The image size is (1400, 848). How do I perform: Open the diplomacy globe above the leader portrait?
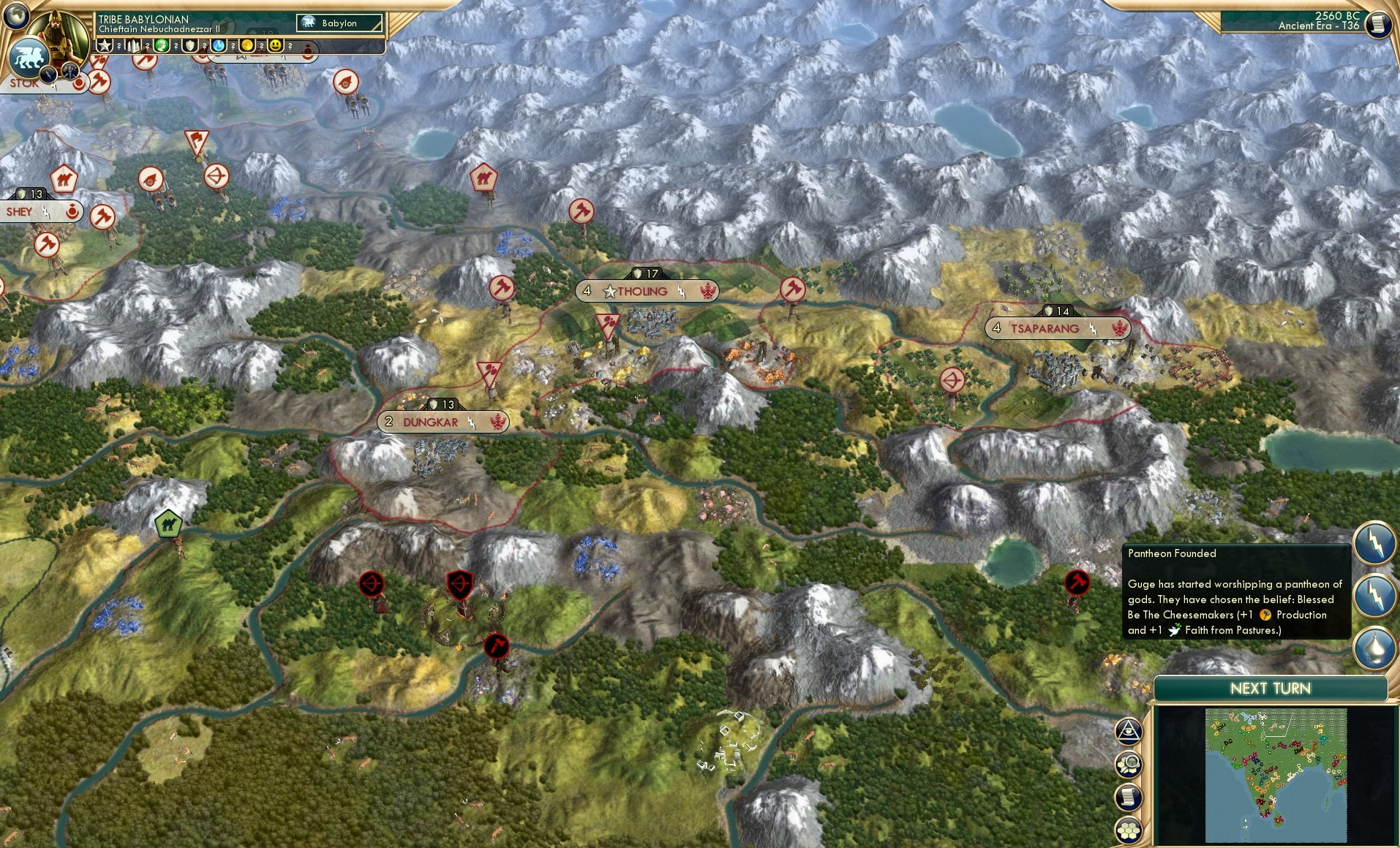tap(15, 17)
